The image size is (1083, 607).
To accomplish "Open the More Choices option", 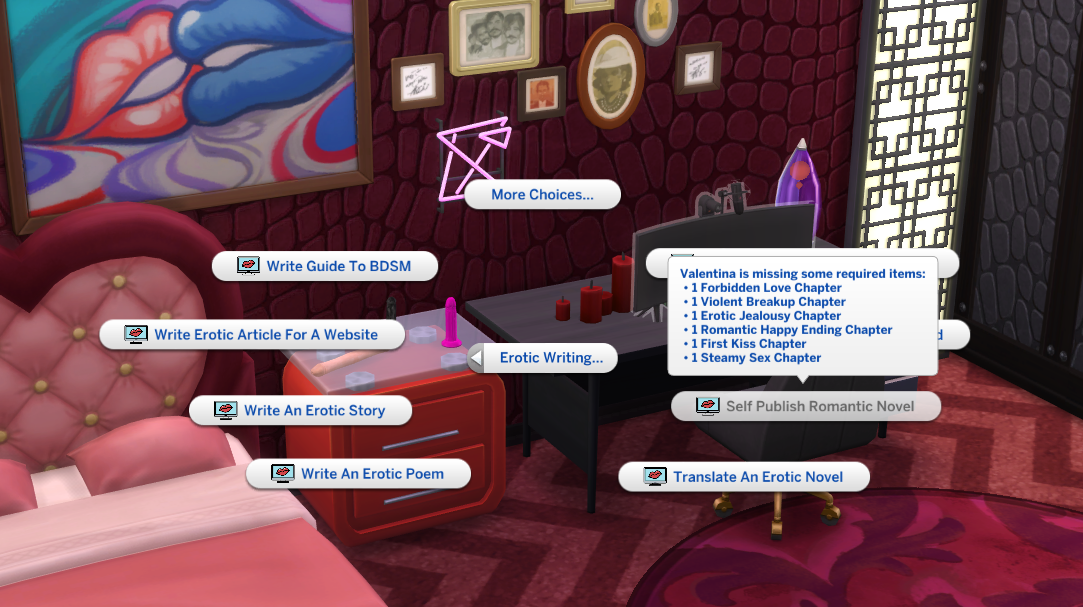I will pos(542,195).
